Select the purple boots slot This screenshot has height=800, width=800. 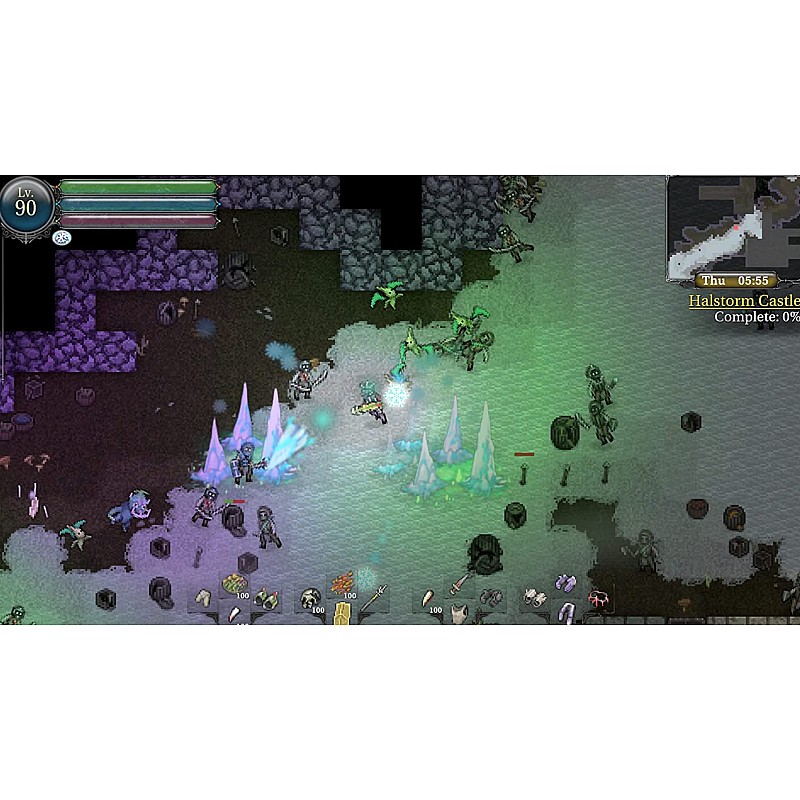point(566,583)
